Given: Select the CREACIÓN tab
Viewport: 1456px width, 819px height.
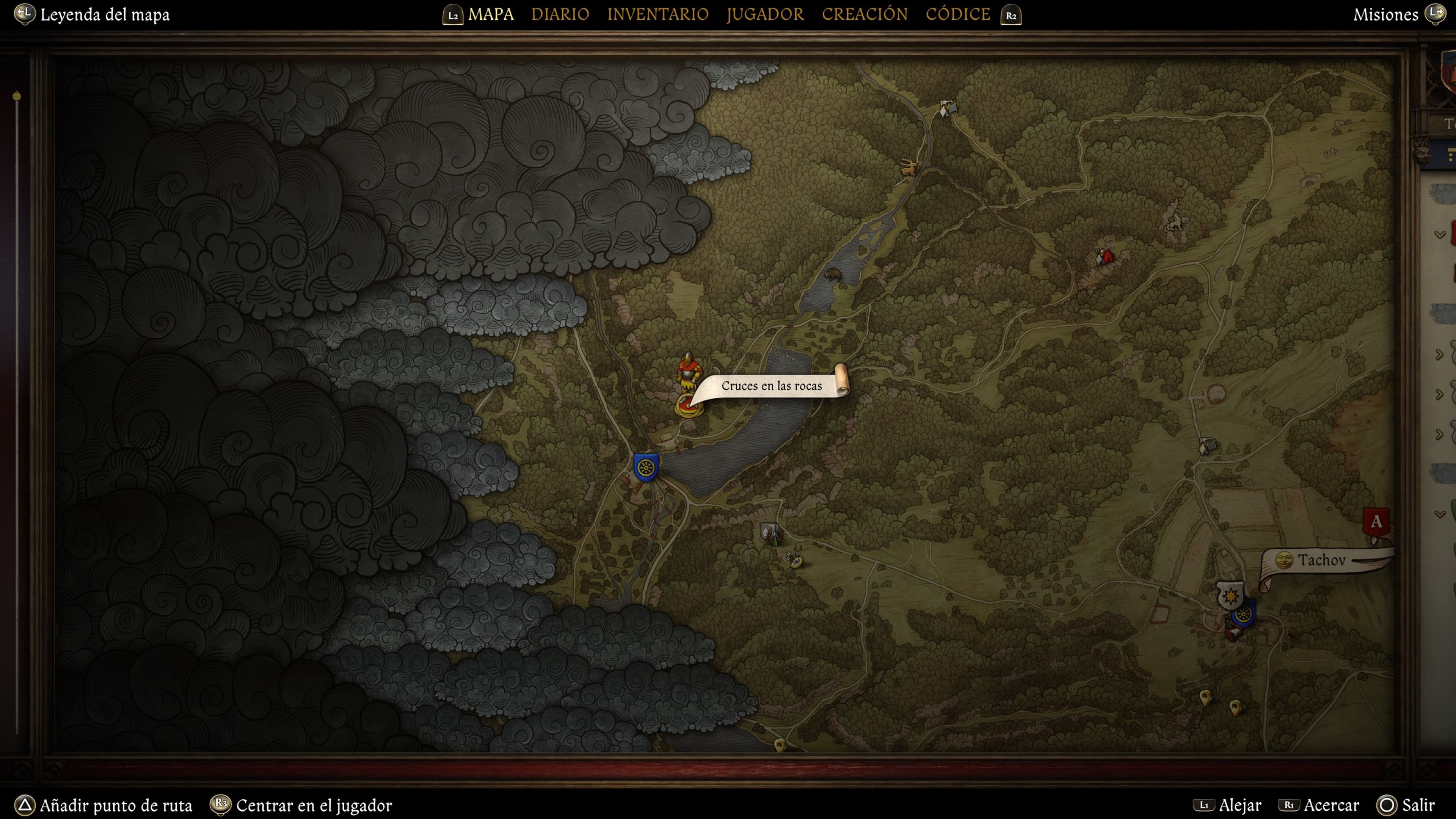Looking at the screenshot, I should 864,14.
